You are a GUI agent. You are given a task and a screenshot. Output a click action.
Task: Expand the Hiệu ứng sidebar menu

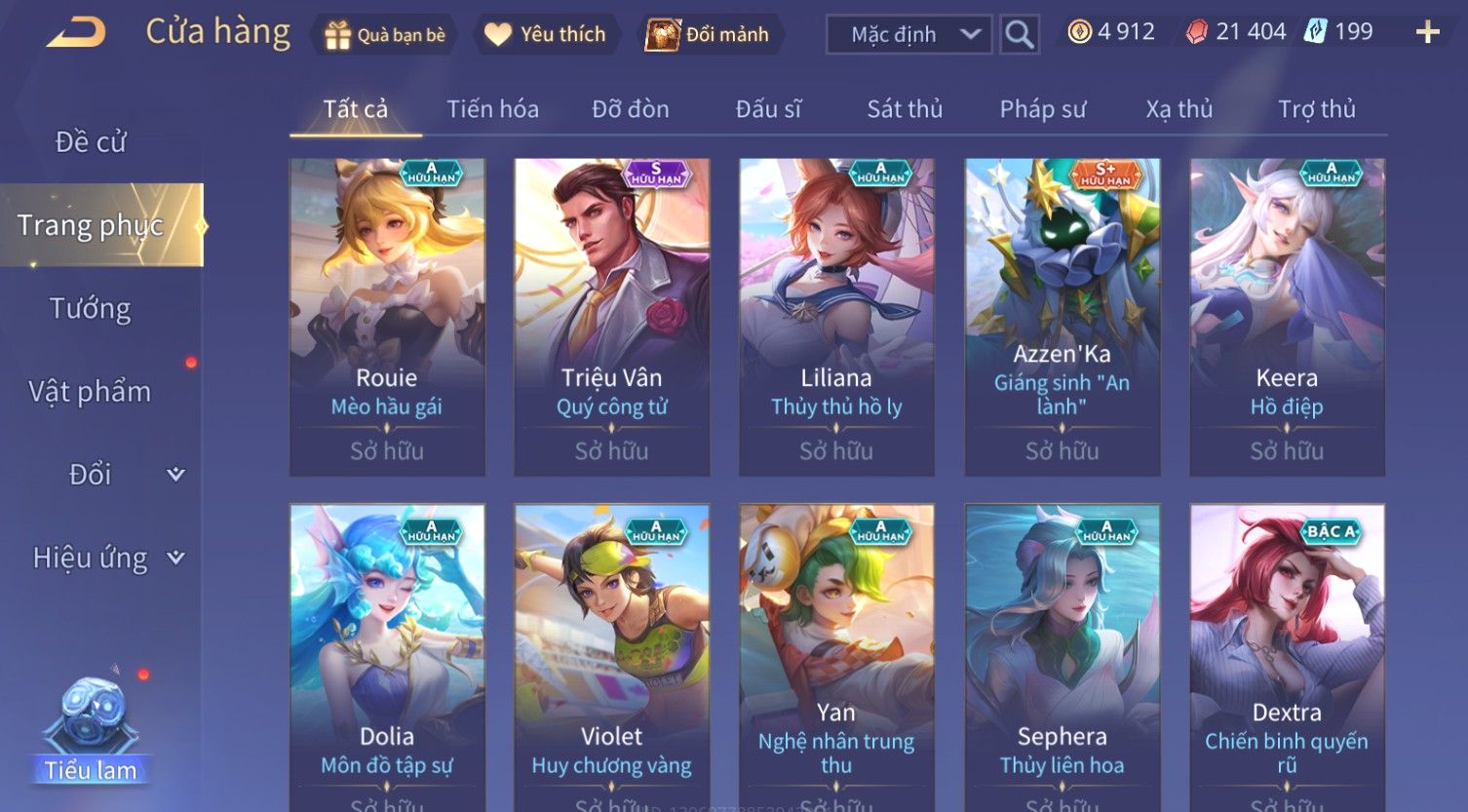click(x=107, y=559)
